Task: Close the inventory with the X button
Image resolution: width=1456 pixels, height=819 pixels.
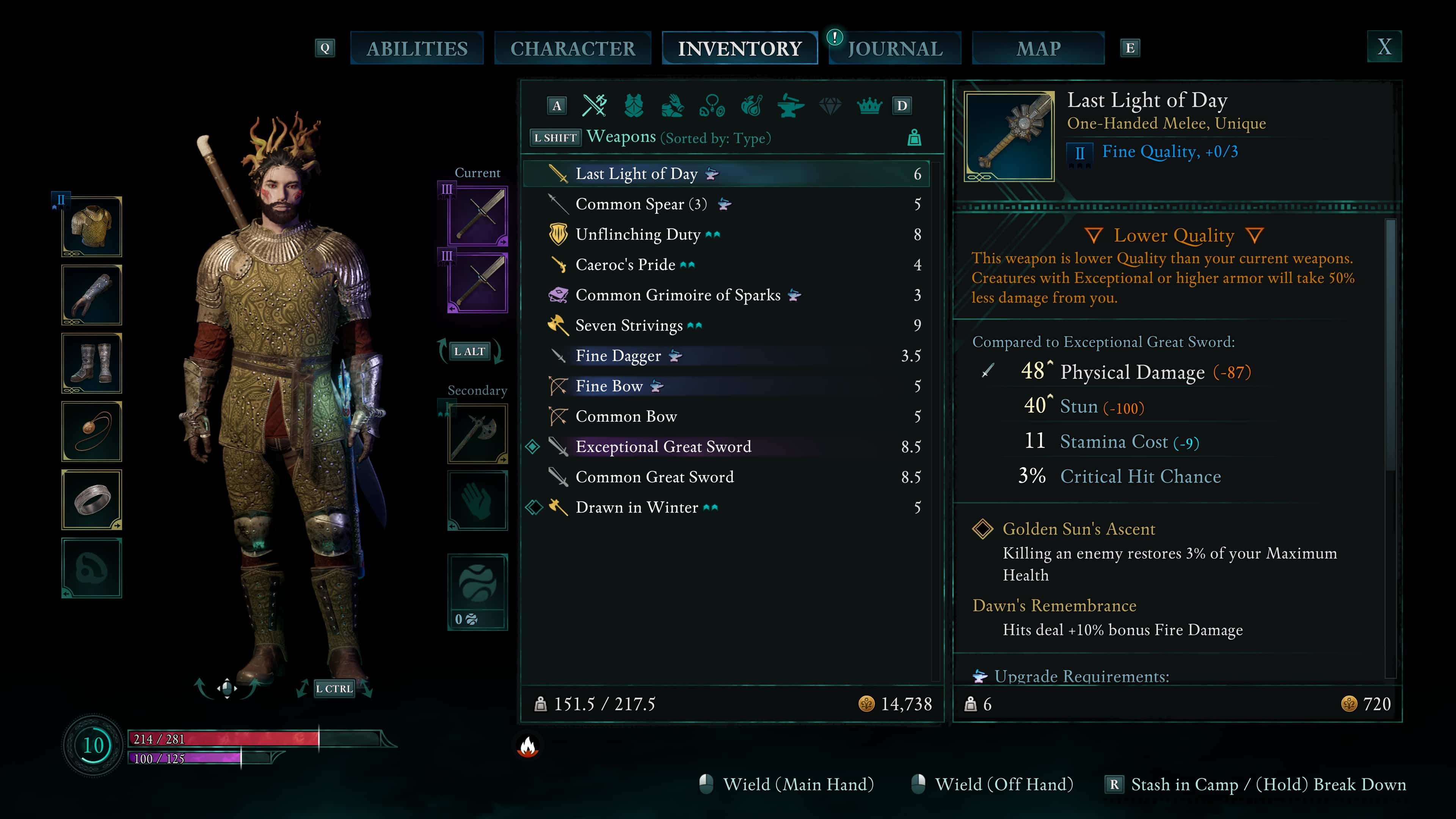Action: (x=1384, y=47)
